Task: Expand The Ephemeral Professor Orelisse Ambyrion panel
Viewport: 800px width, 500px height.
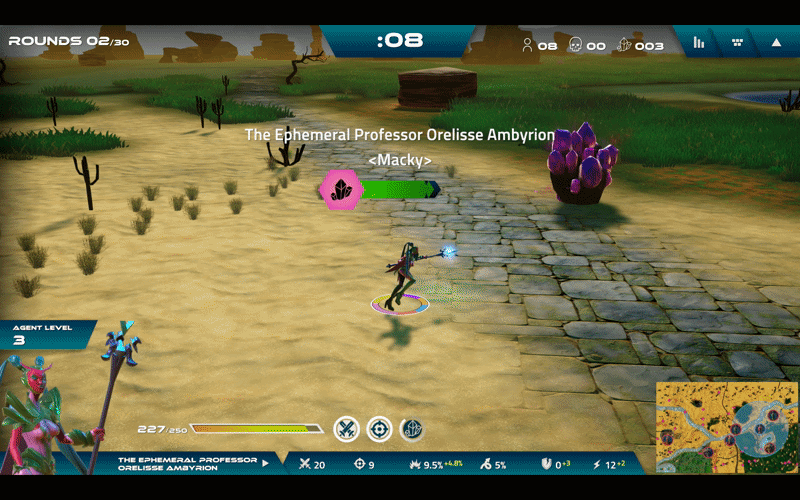Action: [x=265, y=464]
